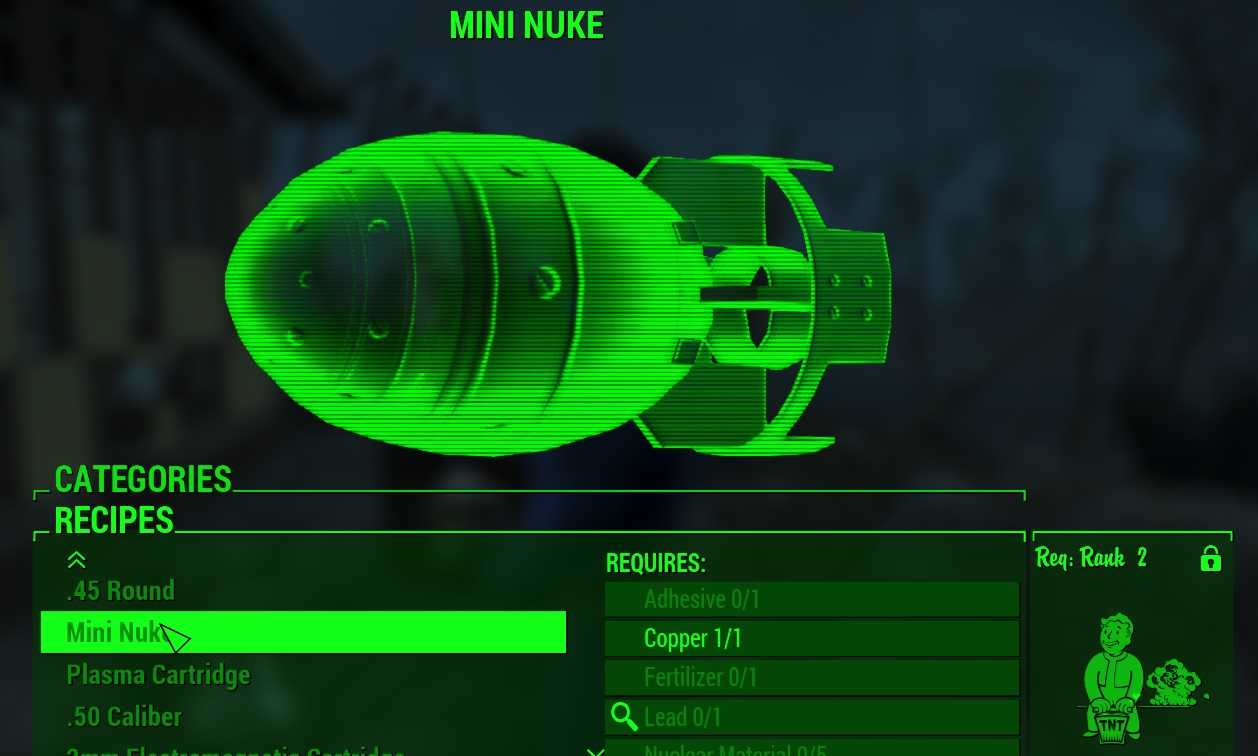1258x756 pixels.
Task: Choose the Mini Nuke recipe
Action: [302, 632]
